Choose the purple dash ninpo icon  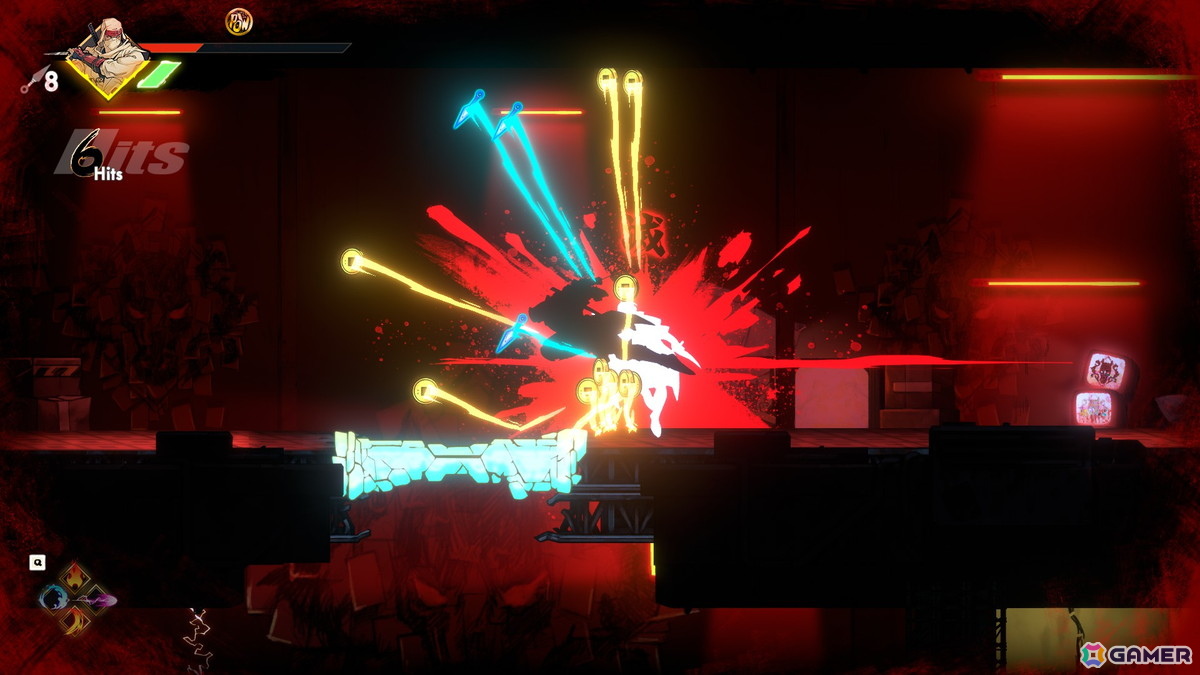(x=101, y=600)
